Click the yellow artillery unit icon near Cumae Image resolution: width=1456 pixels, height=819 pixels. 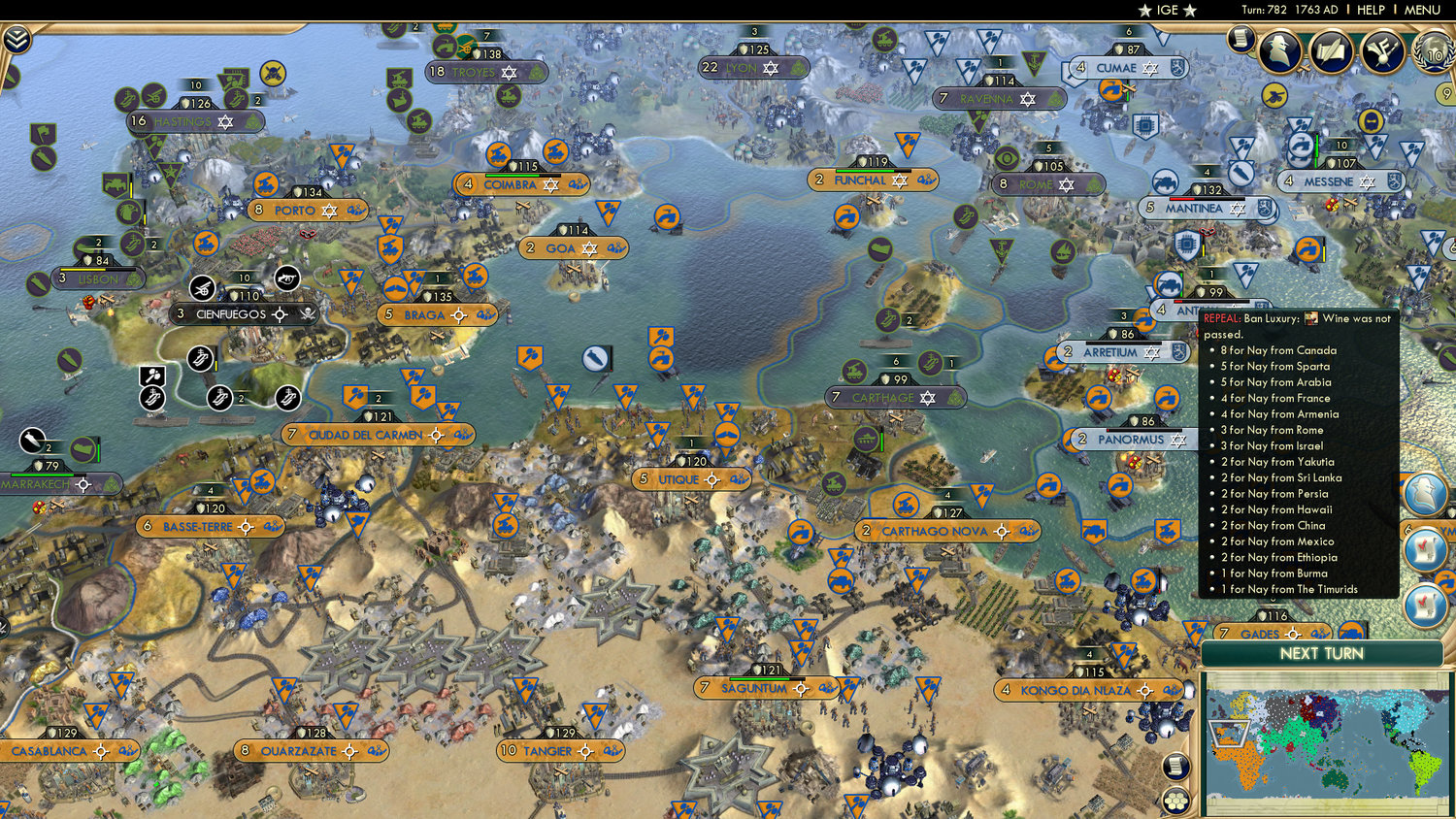coord(1274,95)
